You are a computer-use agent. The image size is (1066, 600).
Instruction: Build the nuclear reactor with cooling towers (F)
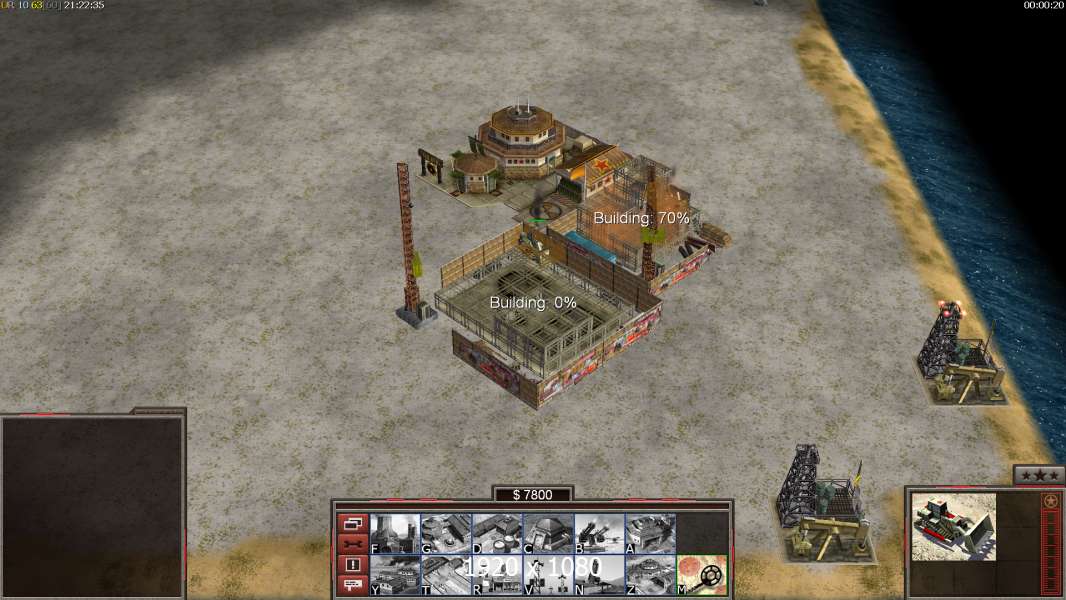(395, 534)
